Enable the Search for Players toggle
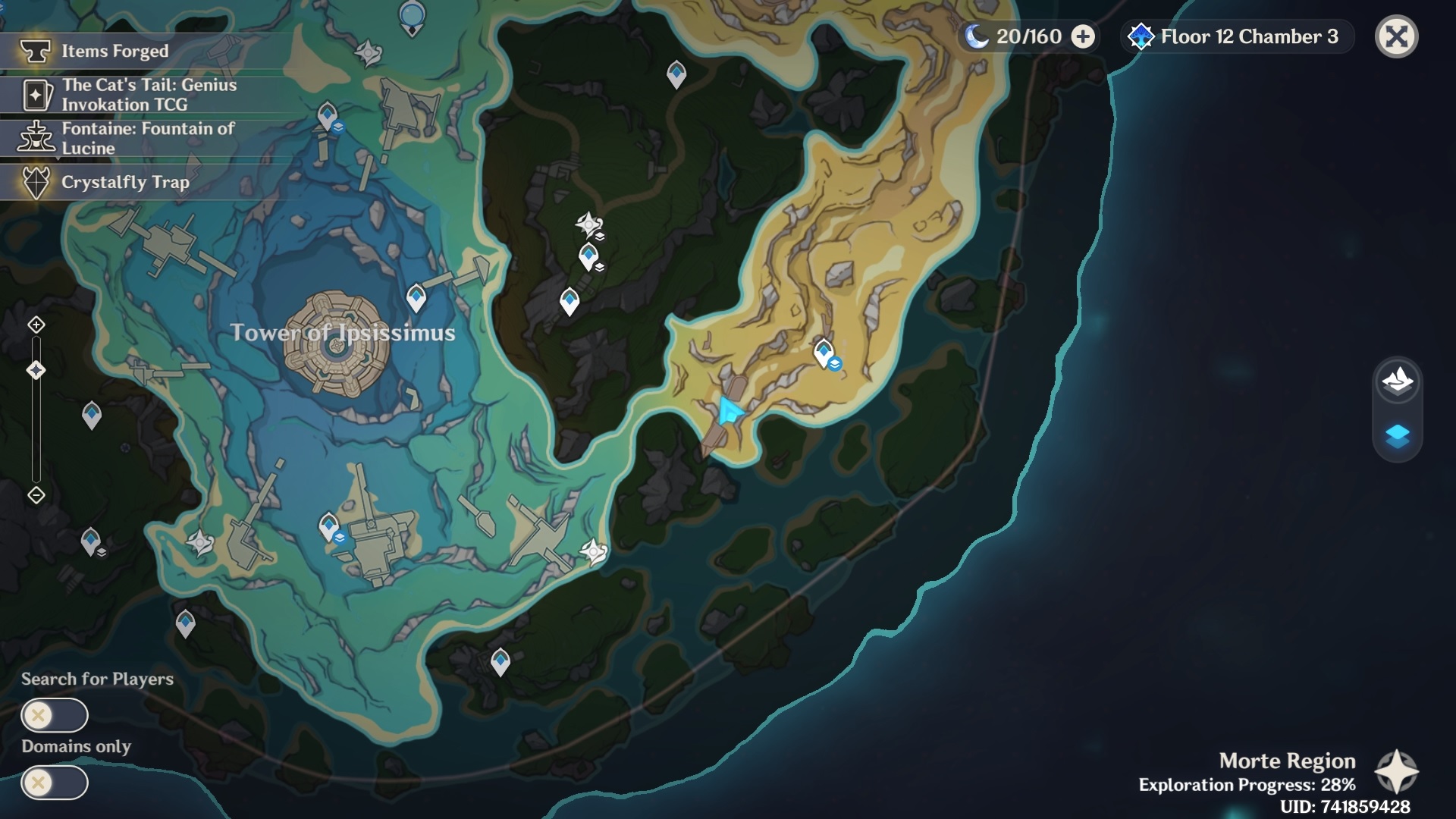Viewport: 1456px width, 819px height. [x=55, y=715]
